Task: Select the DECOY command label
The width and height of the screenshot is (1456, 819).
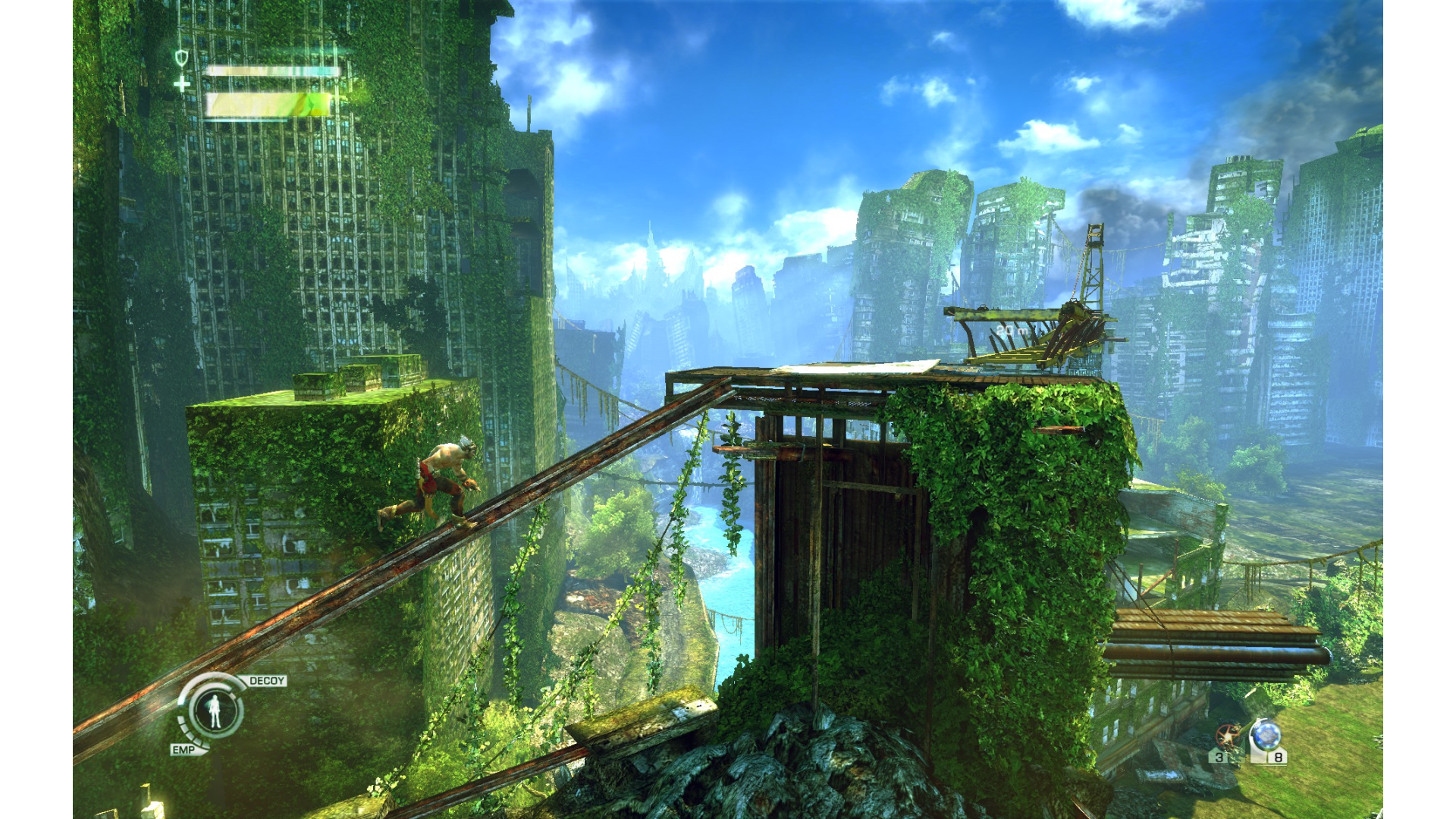Action: click(267, 681)
